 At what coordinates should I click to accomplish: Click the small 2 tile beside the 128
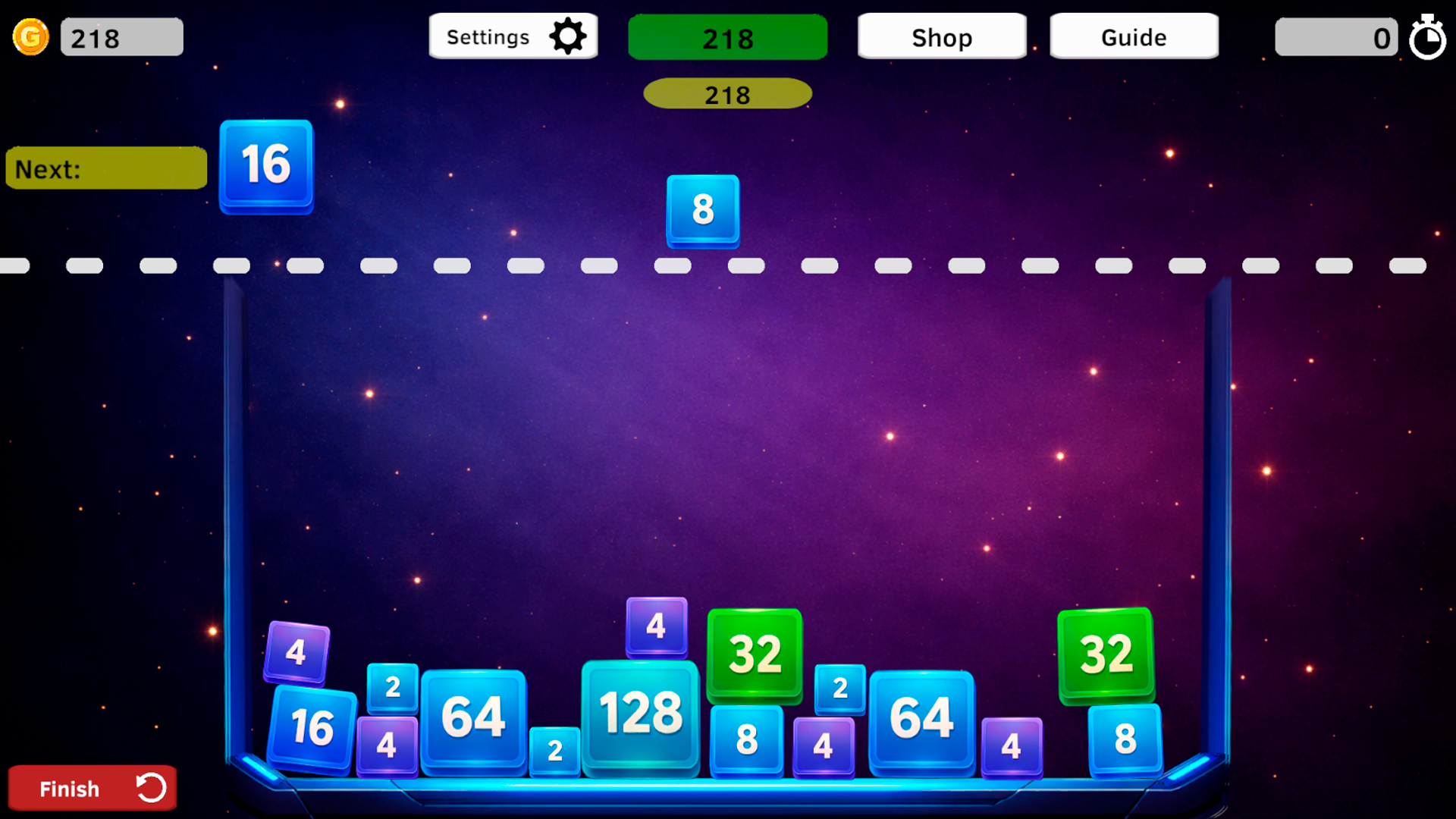point(554,751)
